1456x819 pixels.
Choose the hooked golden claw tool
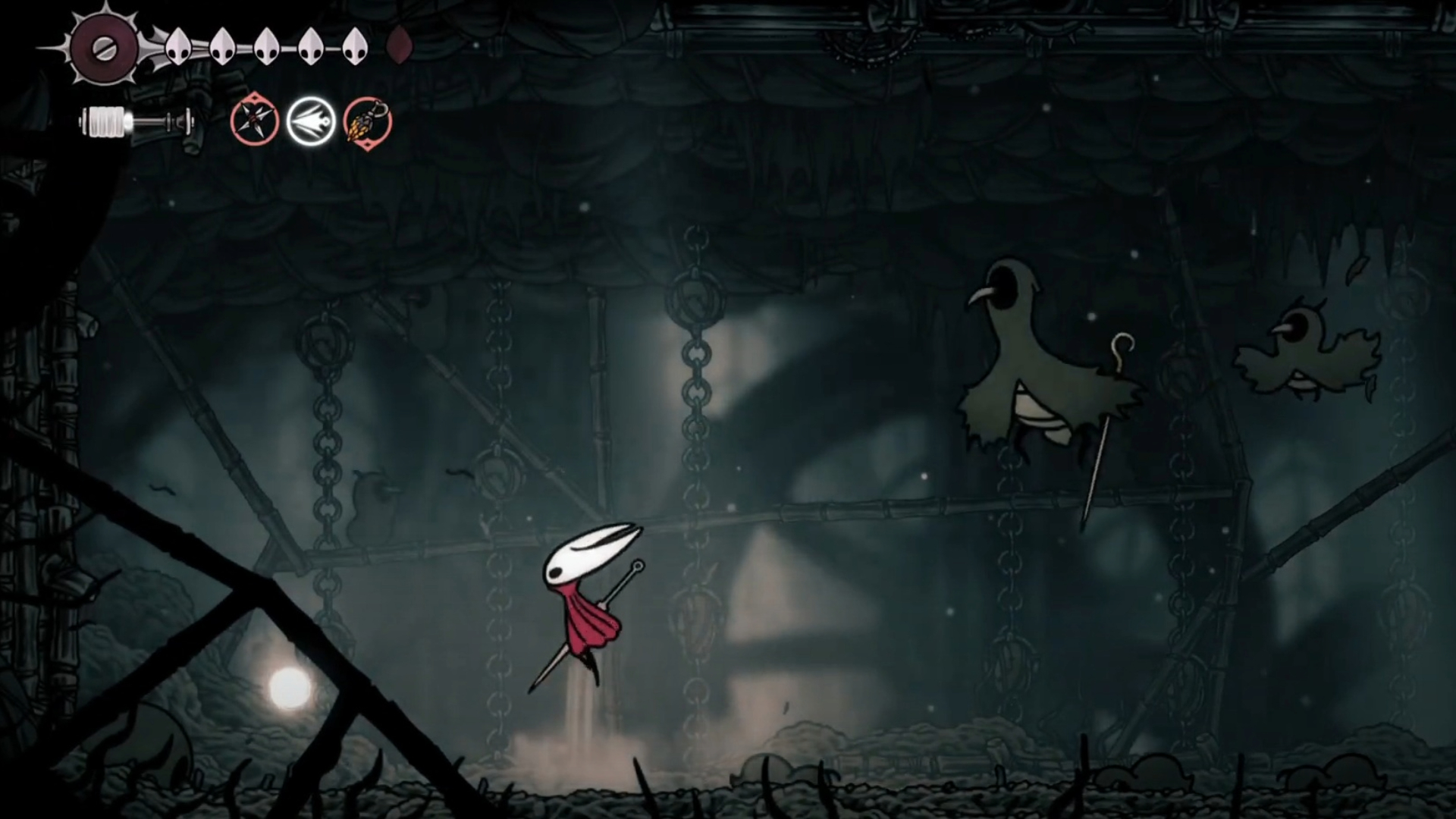tap(368, 121)
